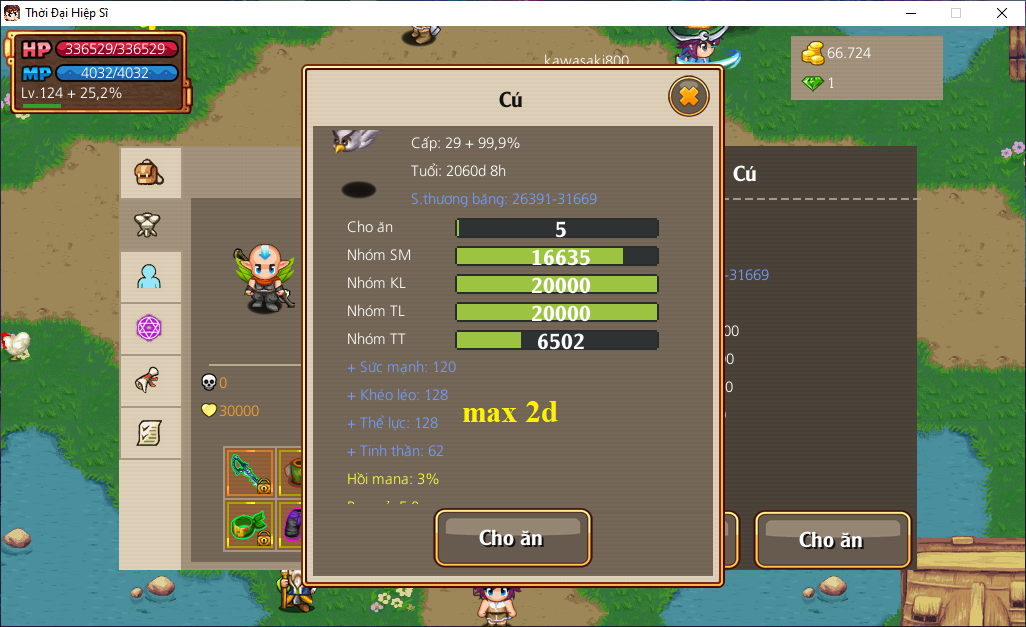Show the checklist parchment tab
Viewport: 1026px width, 627px height.
coord(150,432)
